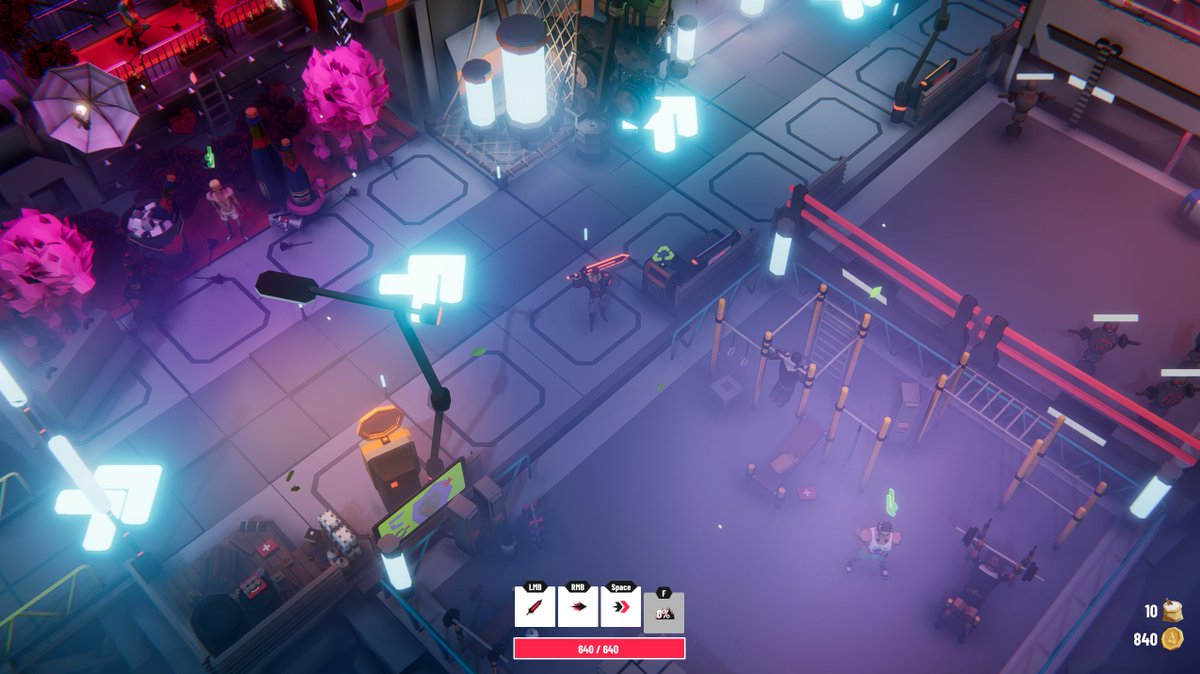
Task: Trigger the double-chevron dash ability
Action: [x=620, y=607]
